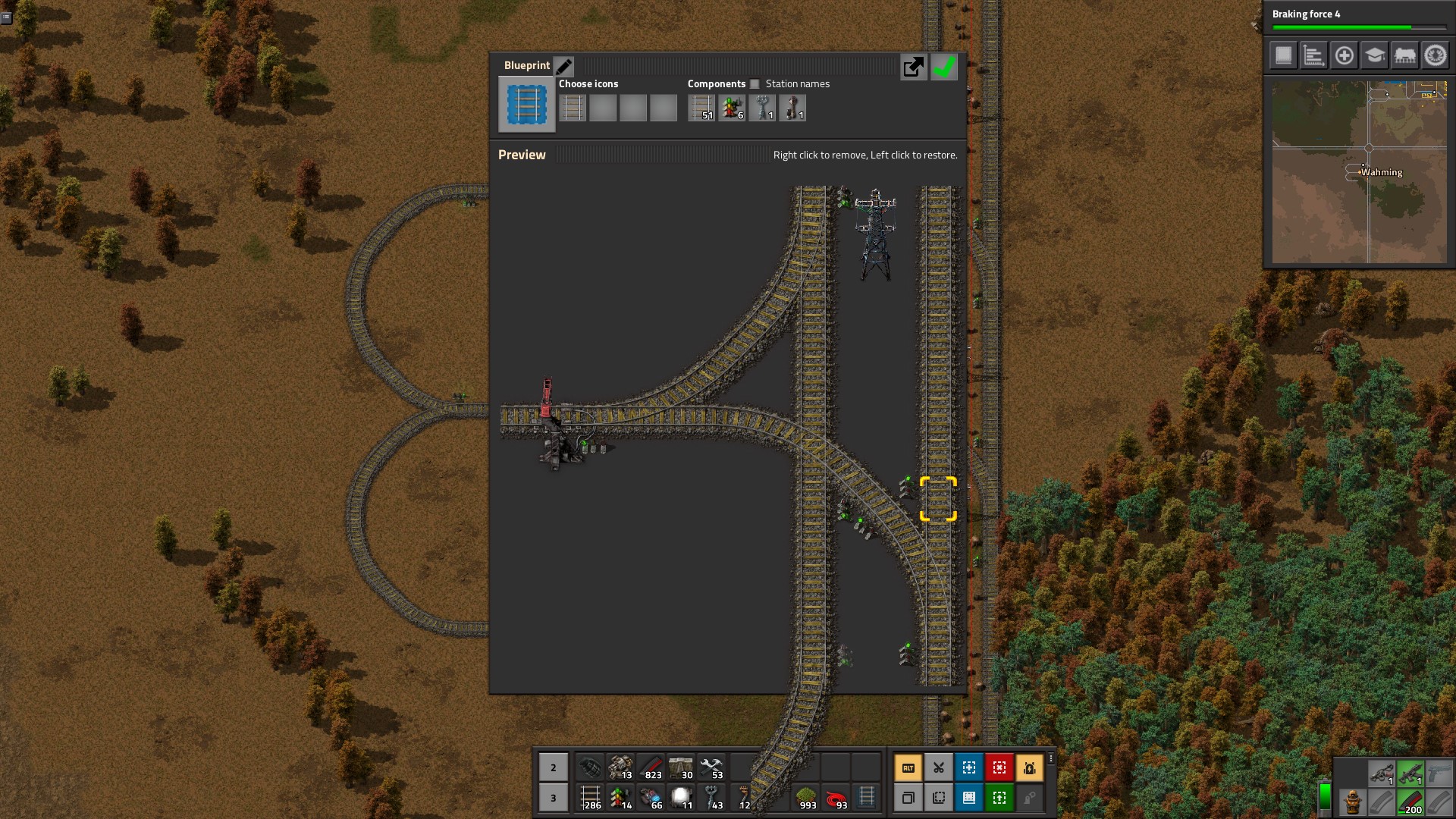Click the Braking force 4 progress bar
The image size is (1456, 819).
click(x=1360, y=26)
